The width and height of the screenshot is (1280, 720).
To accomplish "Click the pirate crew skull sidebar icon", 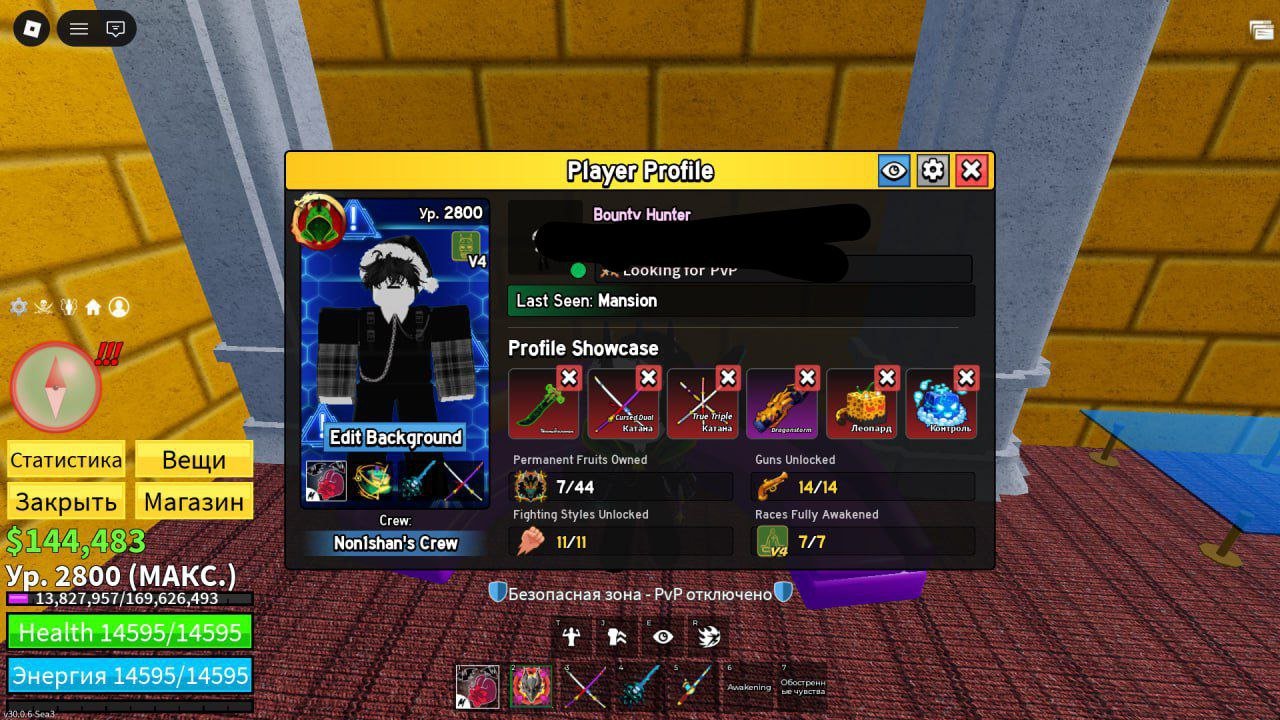I will click(44, 307).
